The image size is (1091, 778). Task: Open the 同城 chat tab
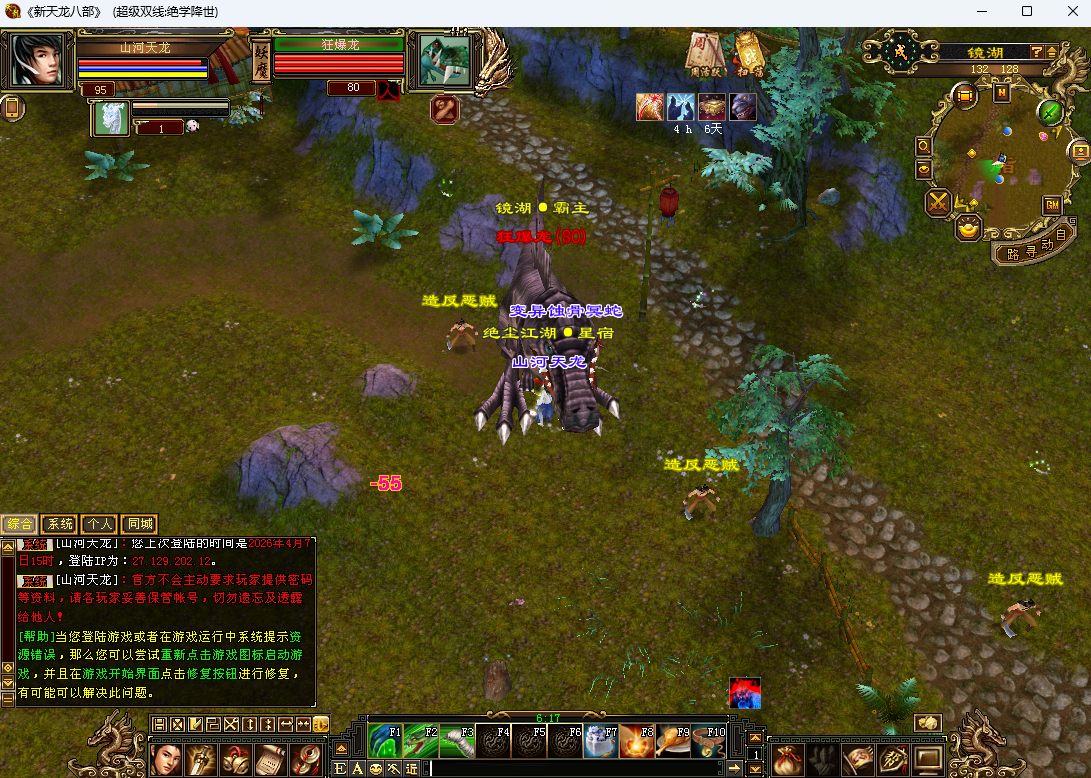click(139, 524)
